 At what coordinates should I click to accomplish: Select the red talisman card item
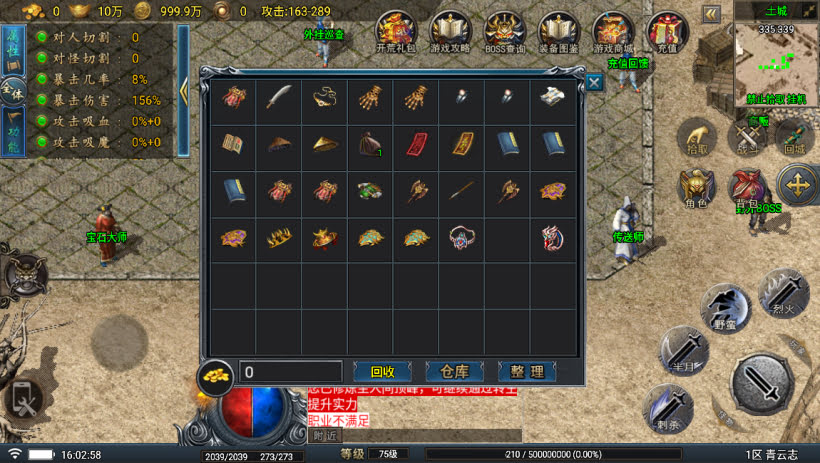415,143
